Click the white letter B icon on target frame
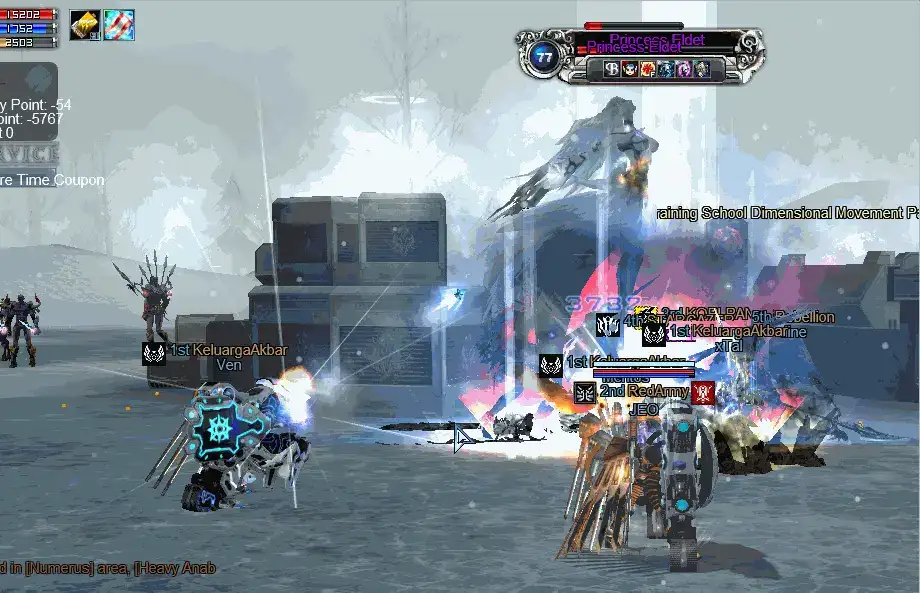This screenshot has width=920, height=593. click(612, 69)
